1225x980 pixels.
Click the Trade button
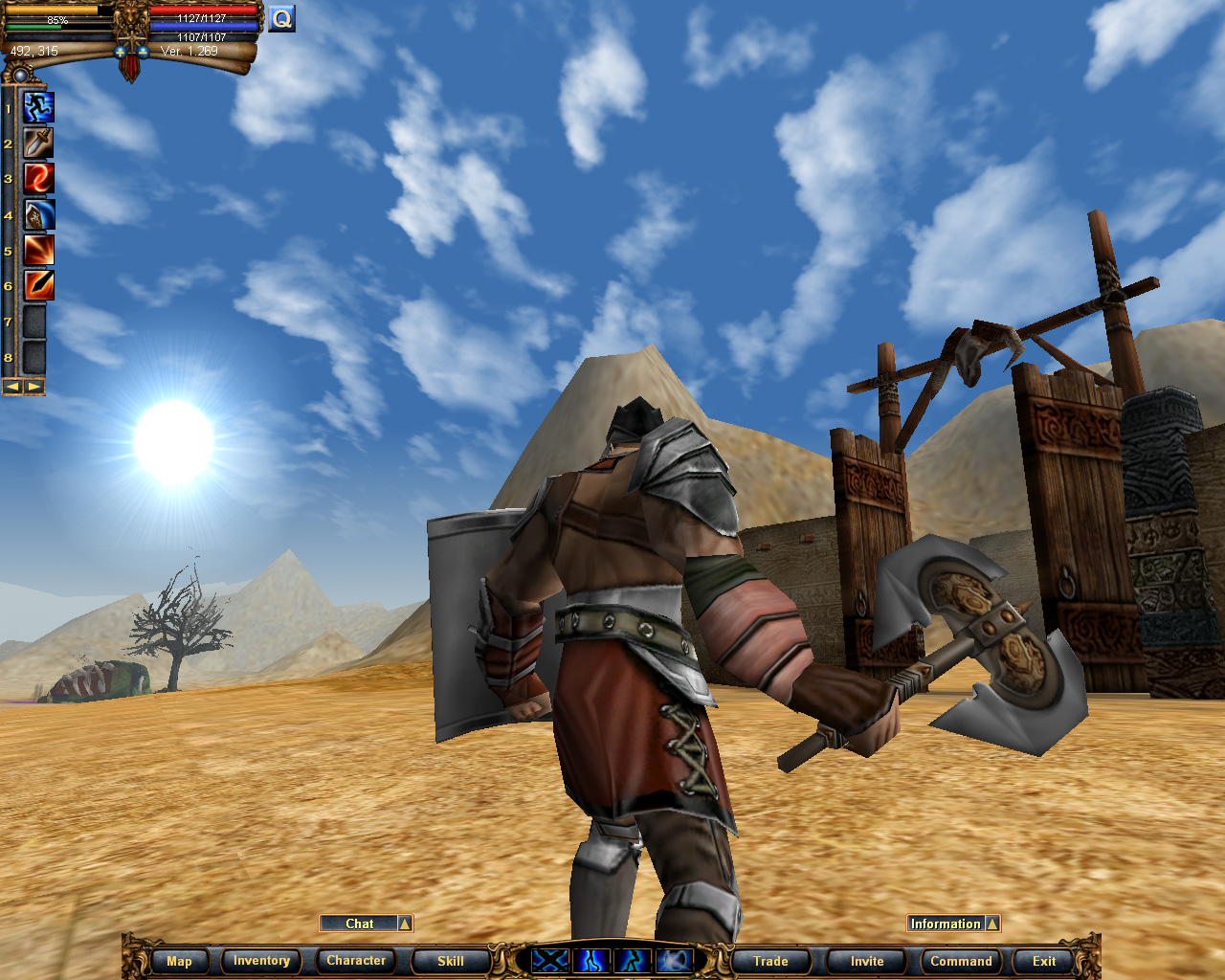tap(769, 961)
